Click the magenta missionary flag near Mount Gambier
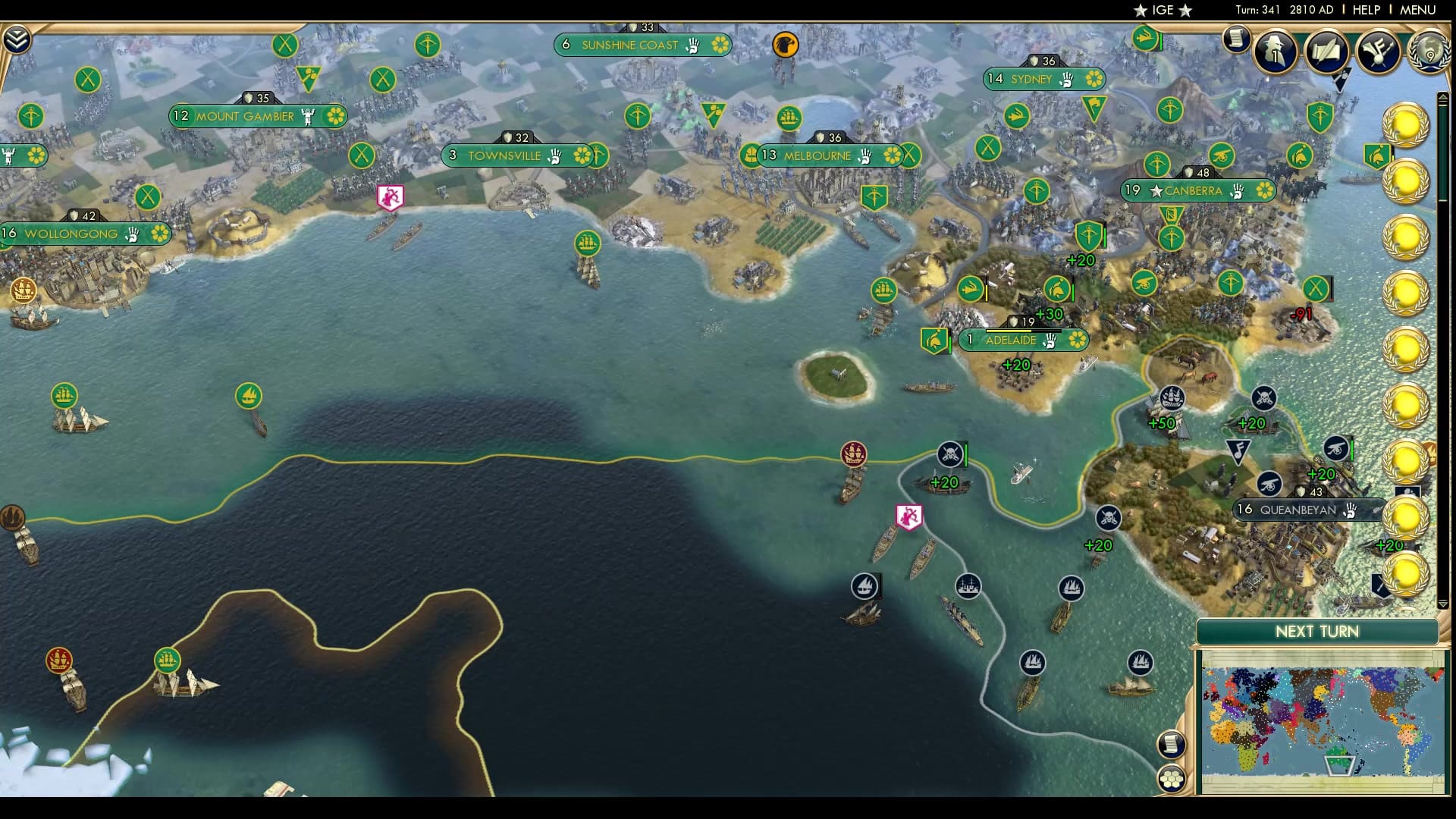1456x819 pixels. (391, 196)
